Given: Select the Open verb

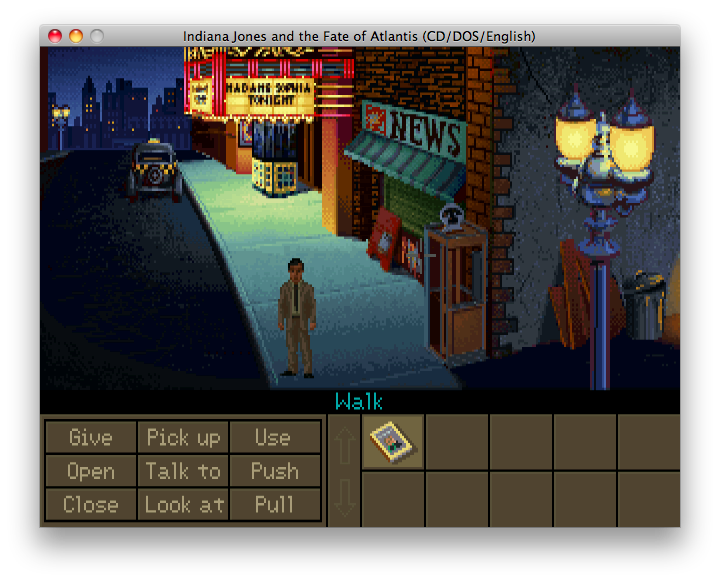Looking at the screenshot, I should [x=90, y=471].
